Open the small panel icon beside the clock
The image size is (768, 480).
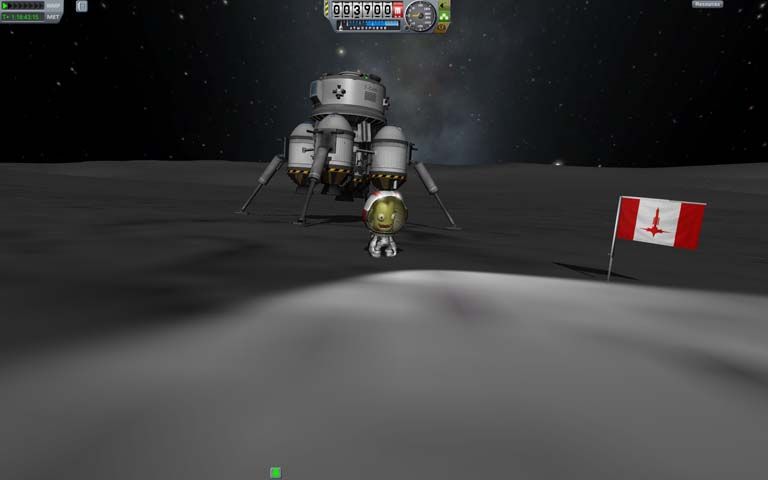click(x=82, y=6)
